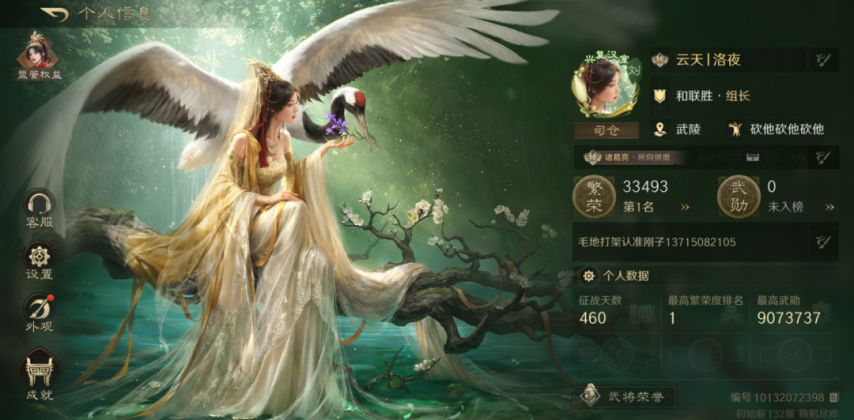
Task: Click the player avatar portrait
Action: coord(605,85)
